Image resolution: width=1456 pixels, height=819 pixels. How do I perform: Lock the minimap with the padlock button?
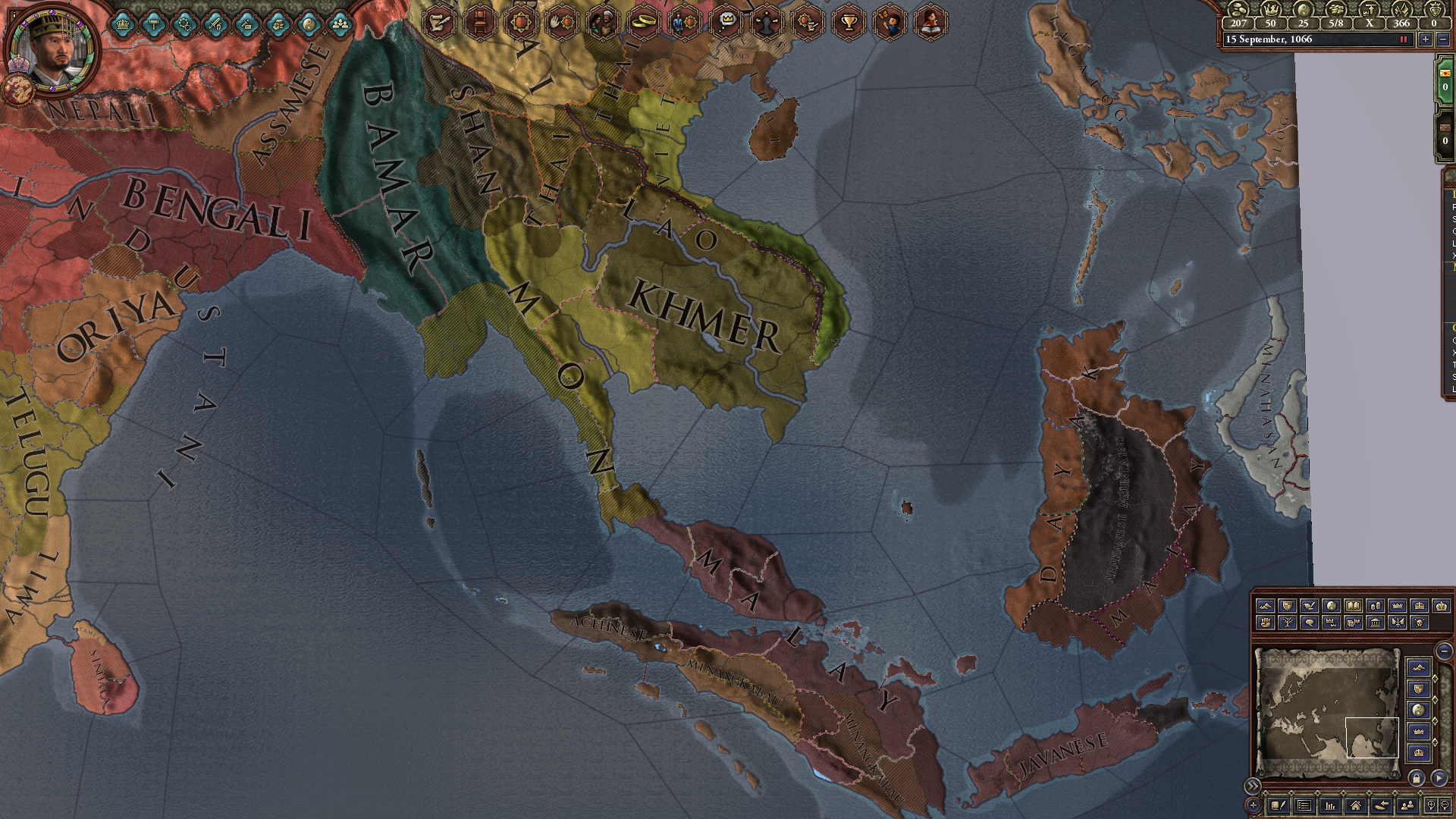1417,777
